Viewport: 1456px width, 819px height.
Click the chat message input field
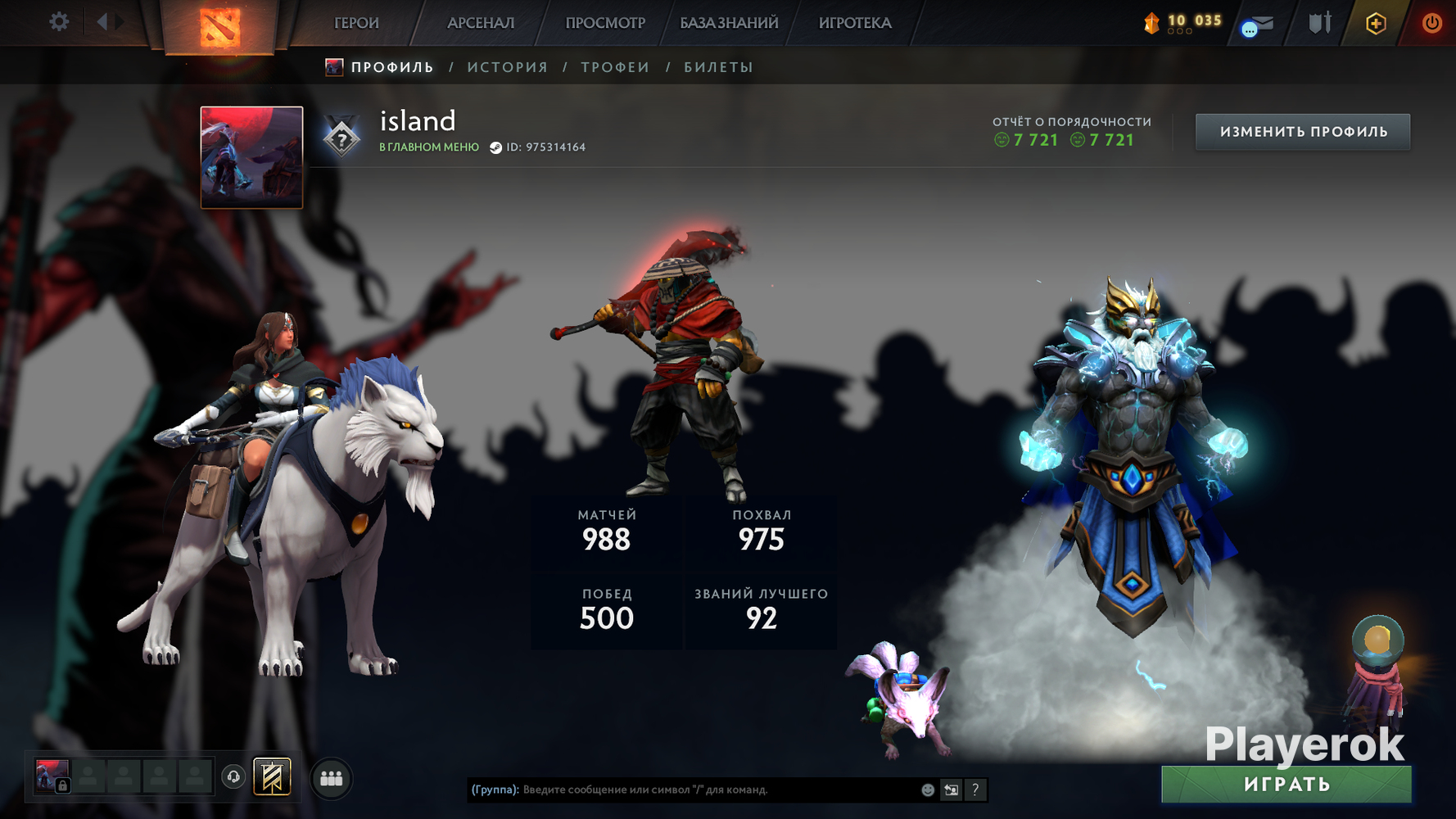coord(712,790)
